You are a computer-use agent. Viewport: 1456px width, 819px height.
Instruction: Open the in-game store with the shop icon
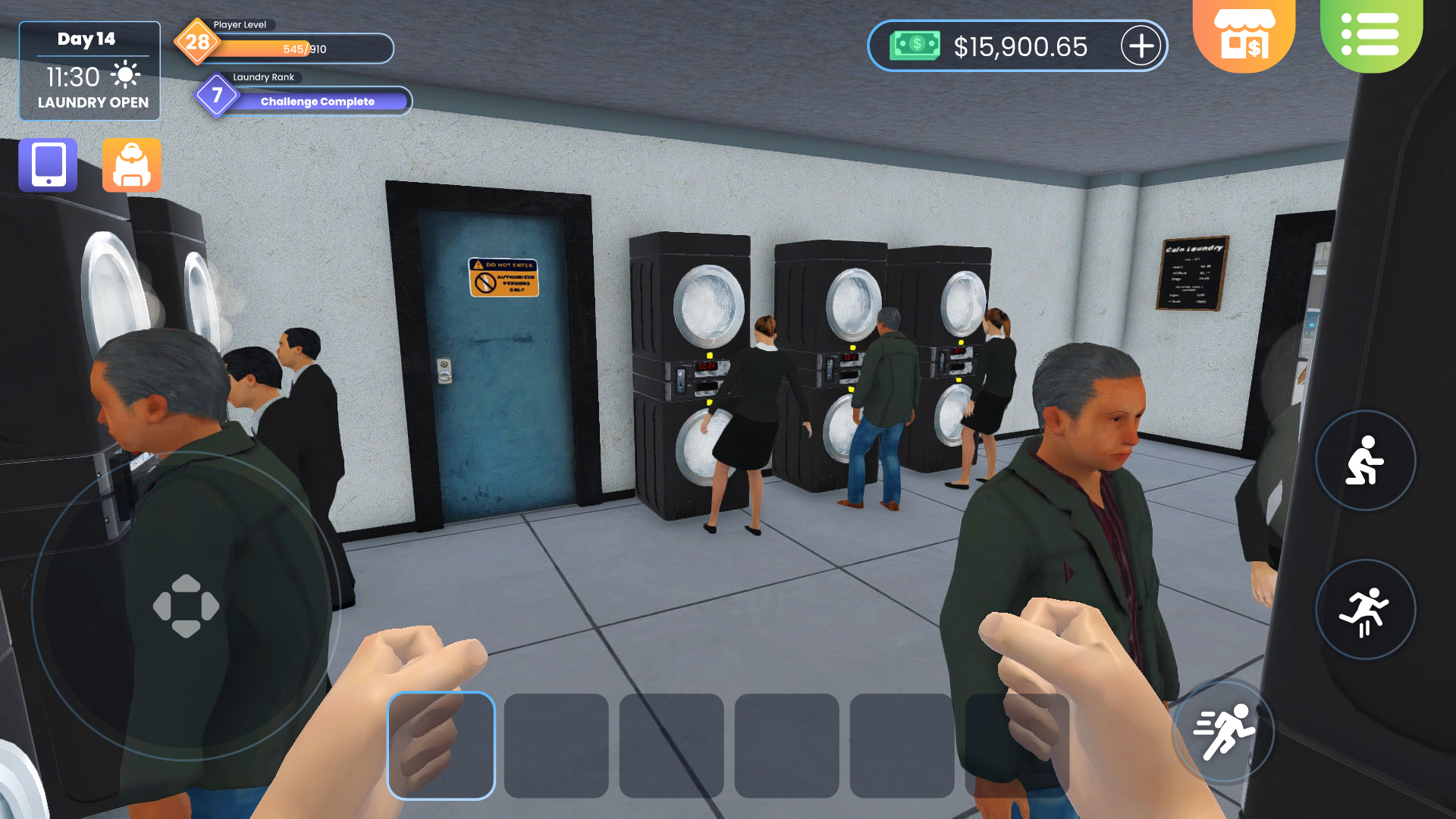1244,34
